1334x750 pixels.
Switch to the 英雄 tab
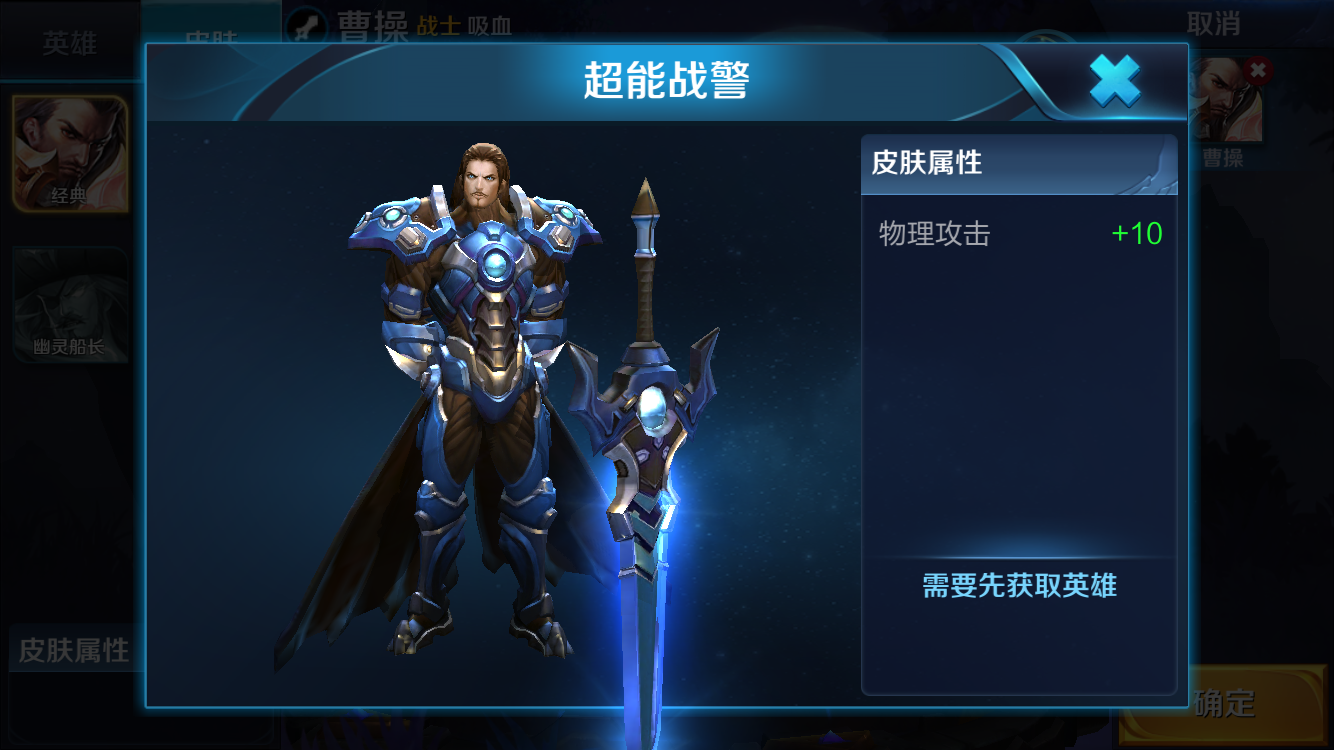pyautogui.click(x=69, y=43)
